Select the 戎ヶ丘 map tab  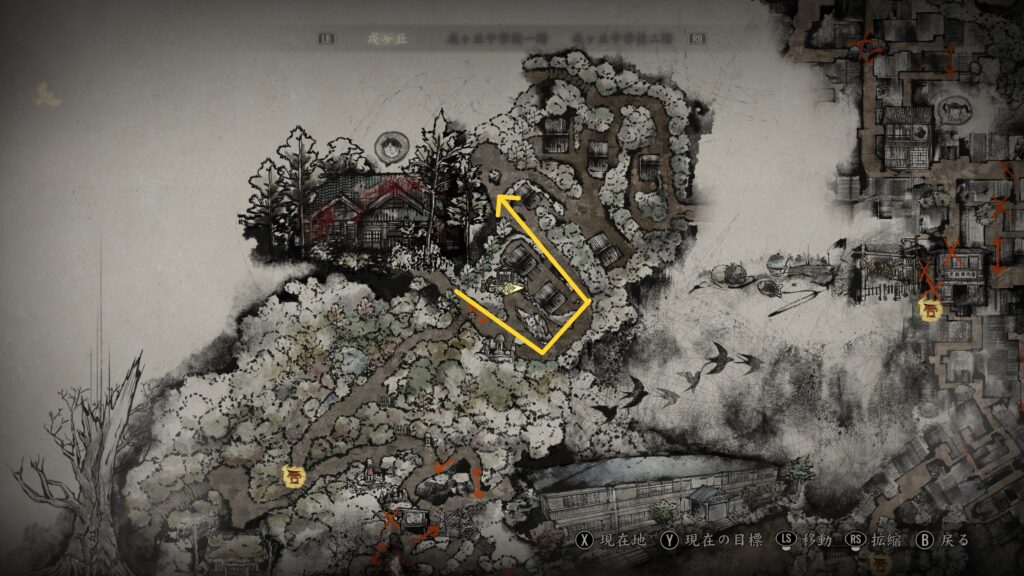click(x=383, y=39)
